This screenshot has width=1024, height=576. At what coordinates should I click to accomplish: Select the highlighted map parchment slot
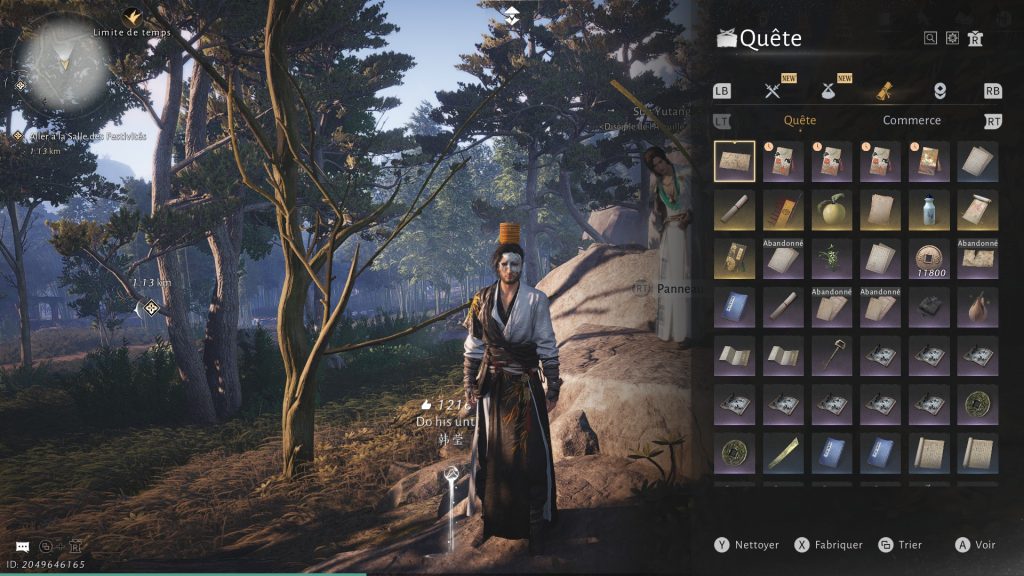coord(735,161)
